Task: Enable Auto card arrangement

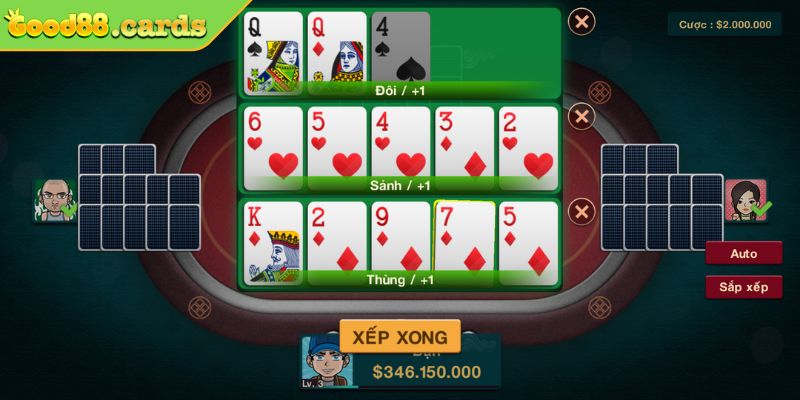Action: click(743, 254)
